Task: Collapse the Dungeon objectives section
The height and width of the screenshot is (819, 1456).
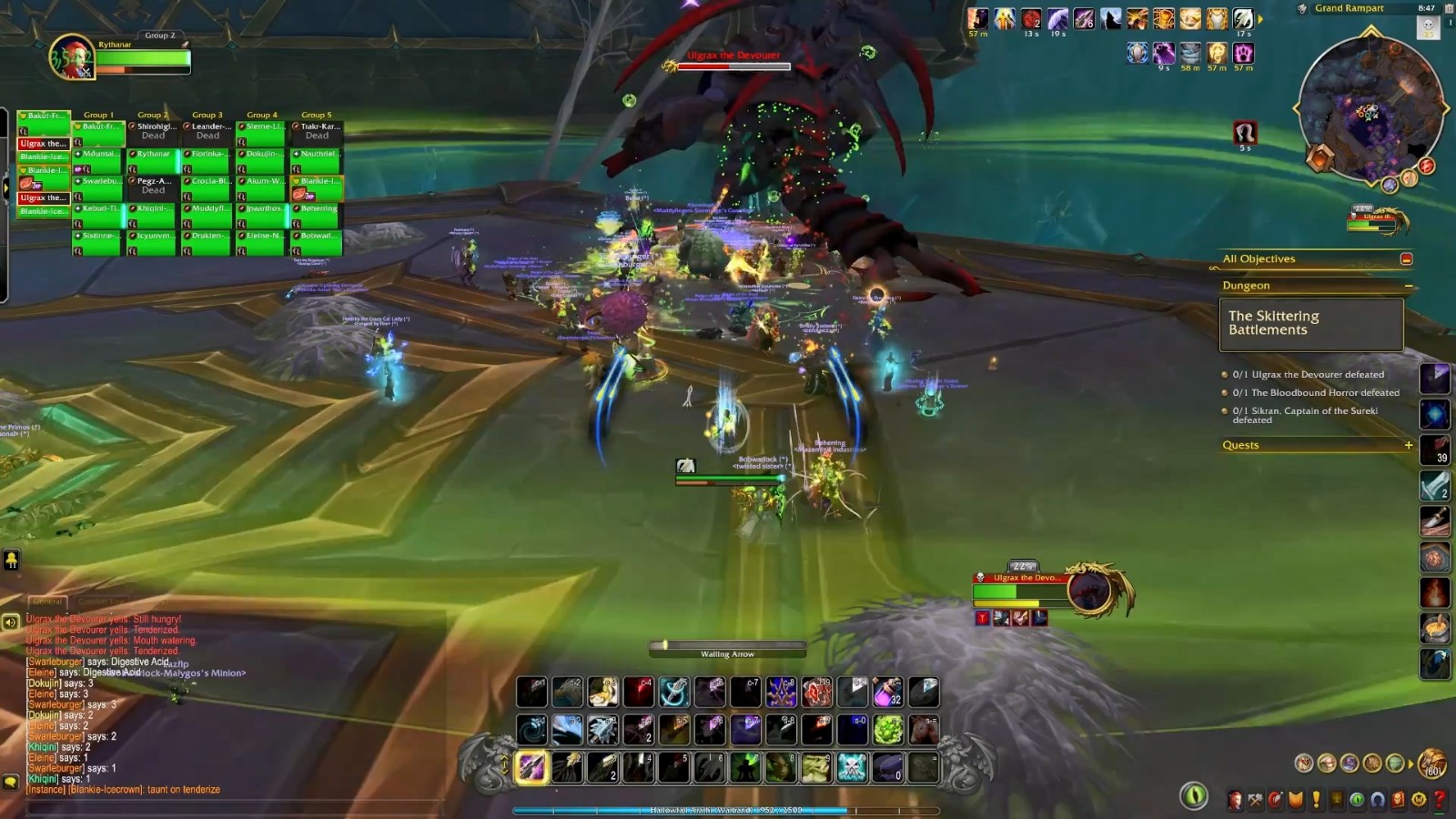Action: tap(1409, 286)
